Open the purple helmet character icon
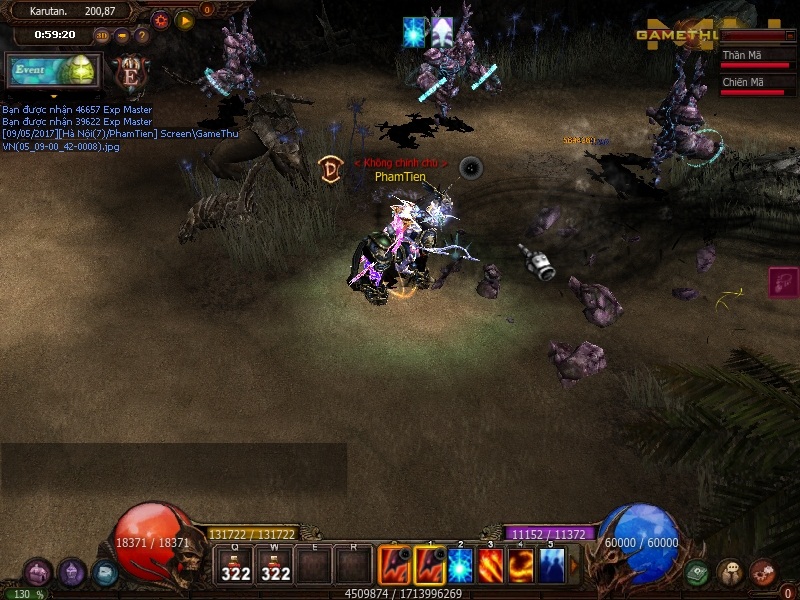Image resolution: width=800 pixels, height=600 pixels. (71, 573)
